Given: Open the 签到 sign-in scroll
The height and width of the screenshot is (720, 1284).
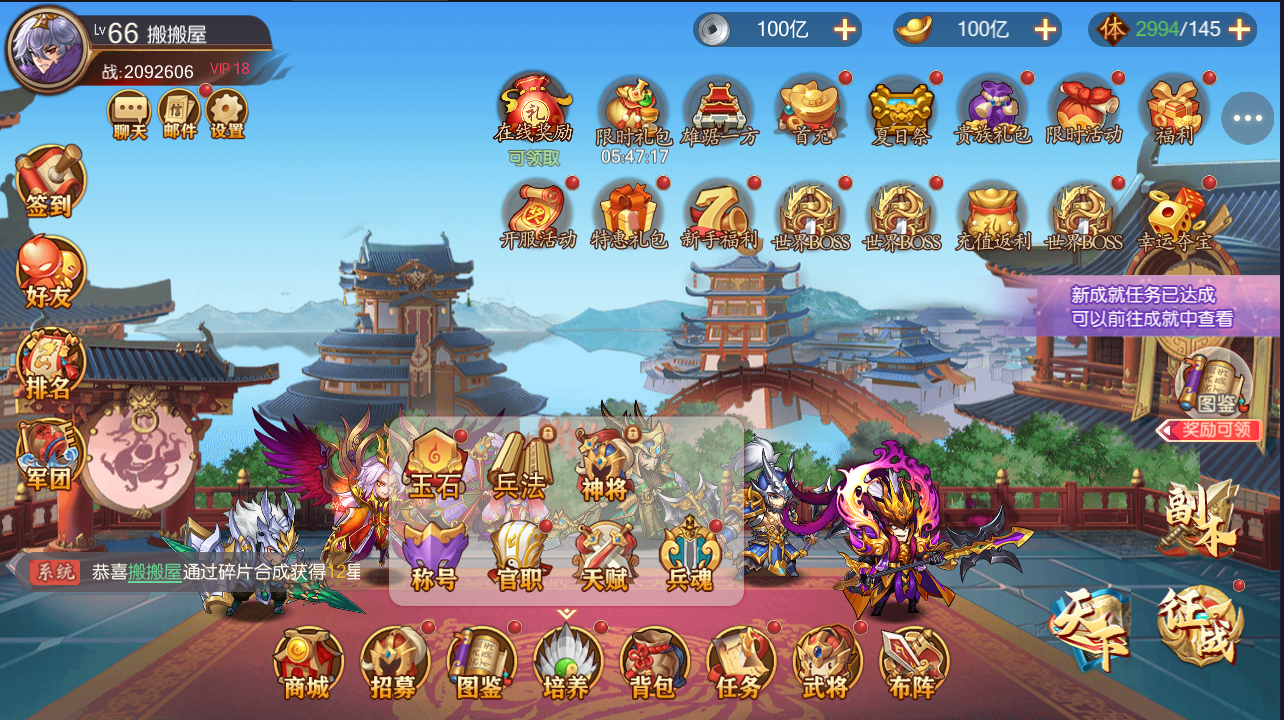Looking at the screenshot, I should click(49, 182).
